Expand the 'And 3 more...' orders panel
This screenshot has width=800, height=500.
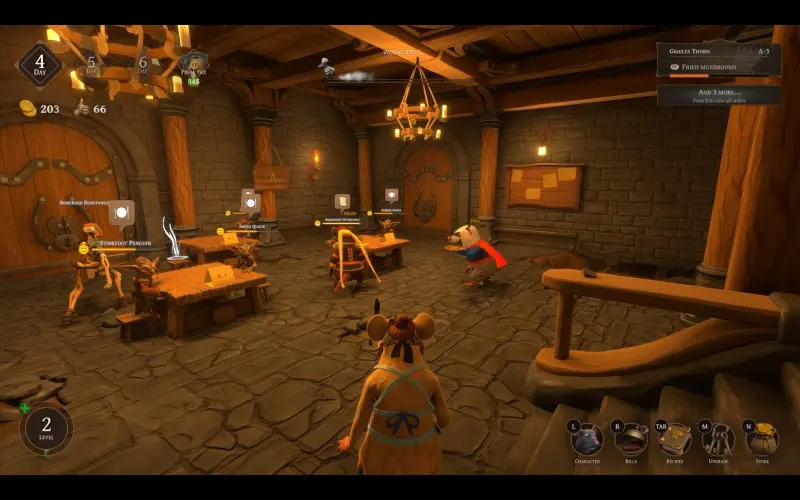(718, 95)
